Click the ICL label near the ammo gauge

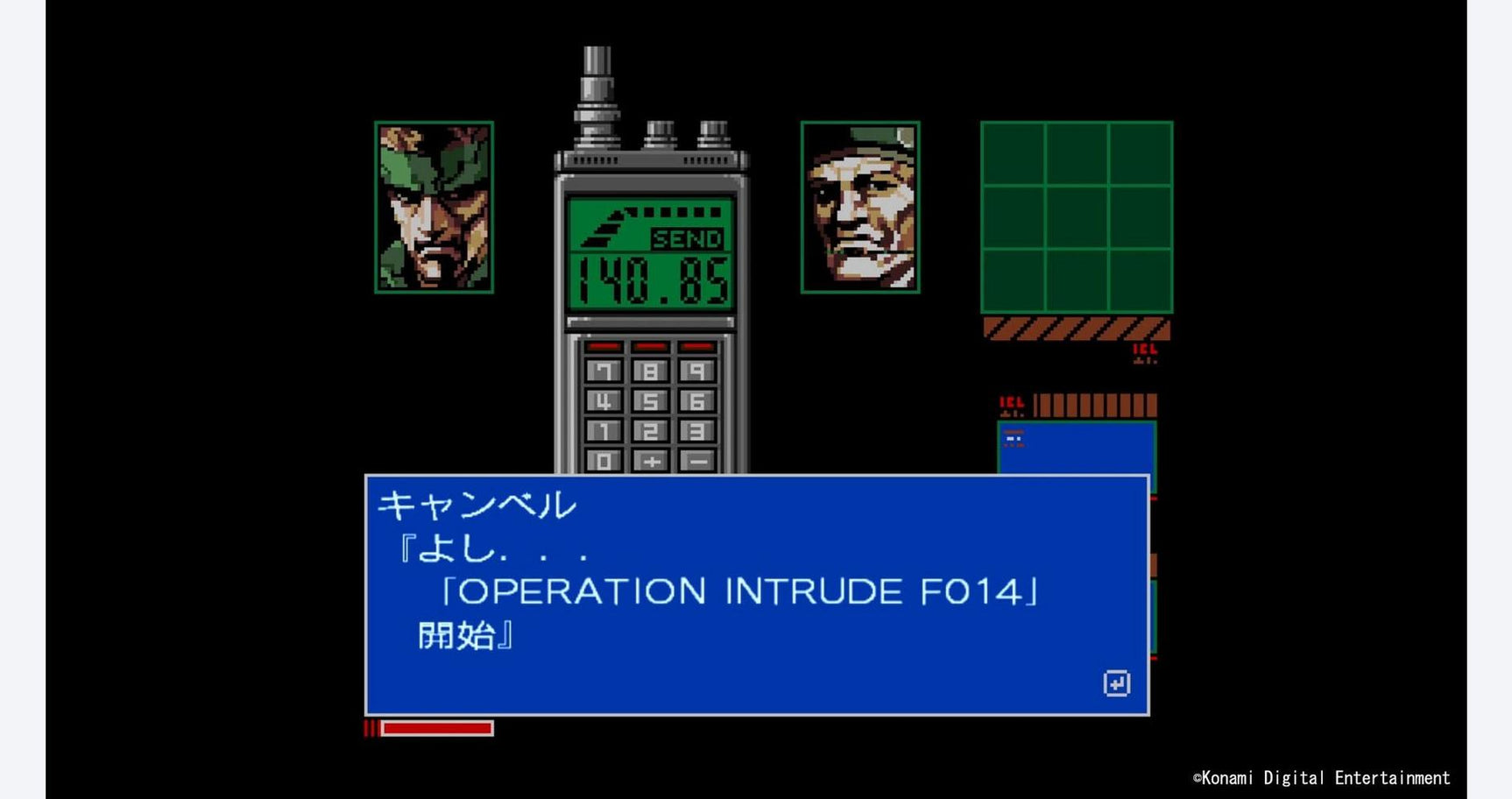tap(1011, 402)
